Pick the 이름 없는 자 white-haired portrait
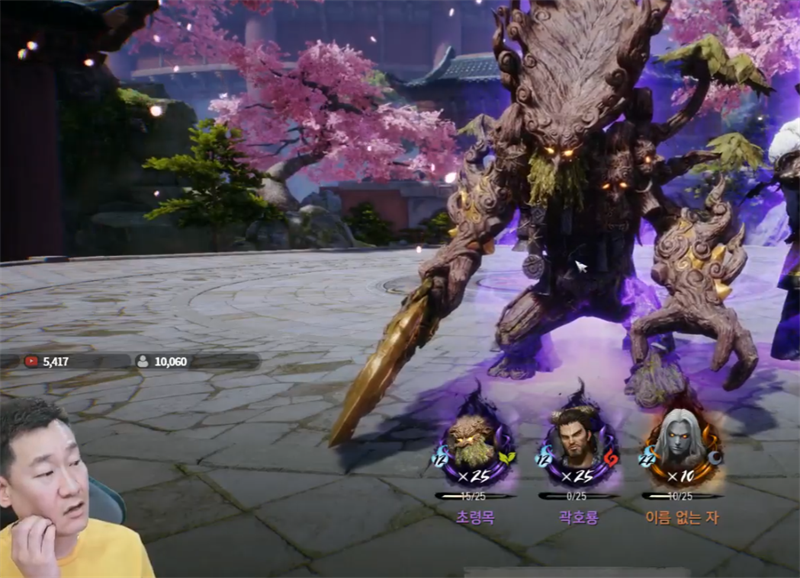800x578 pixels. (x=680, y=441)
